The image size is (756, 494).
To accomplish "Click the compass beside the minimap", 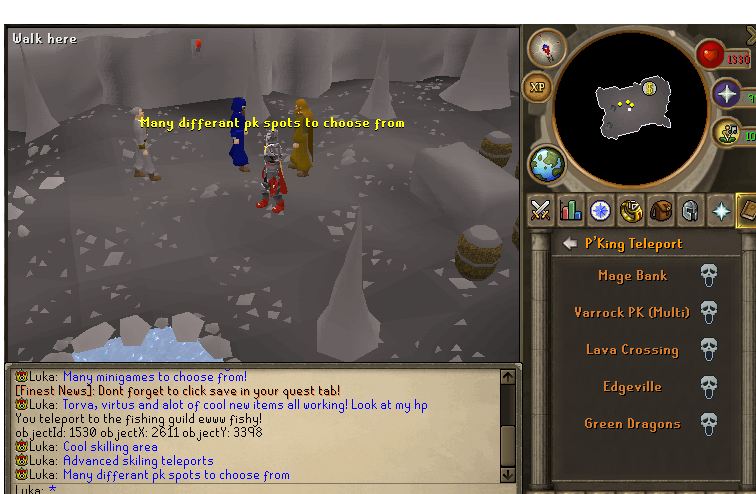I will 546,48.
